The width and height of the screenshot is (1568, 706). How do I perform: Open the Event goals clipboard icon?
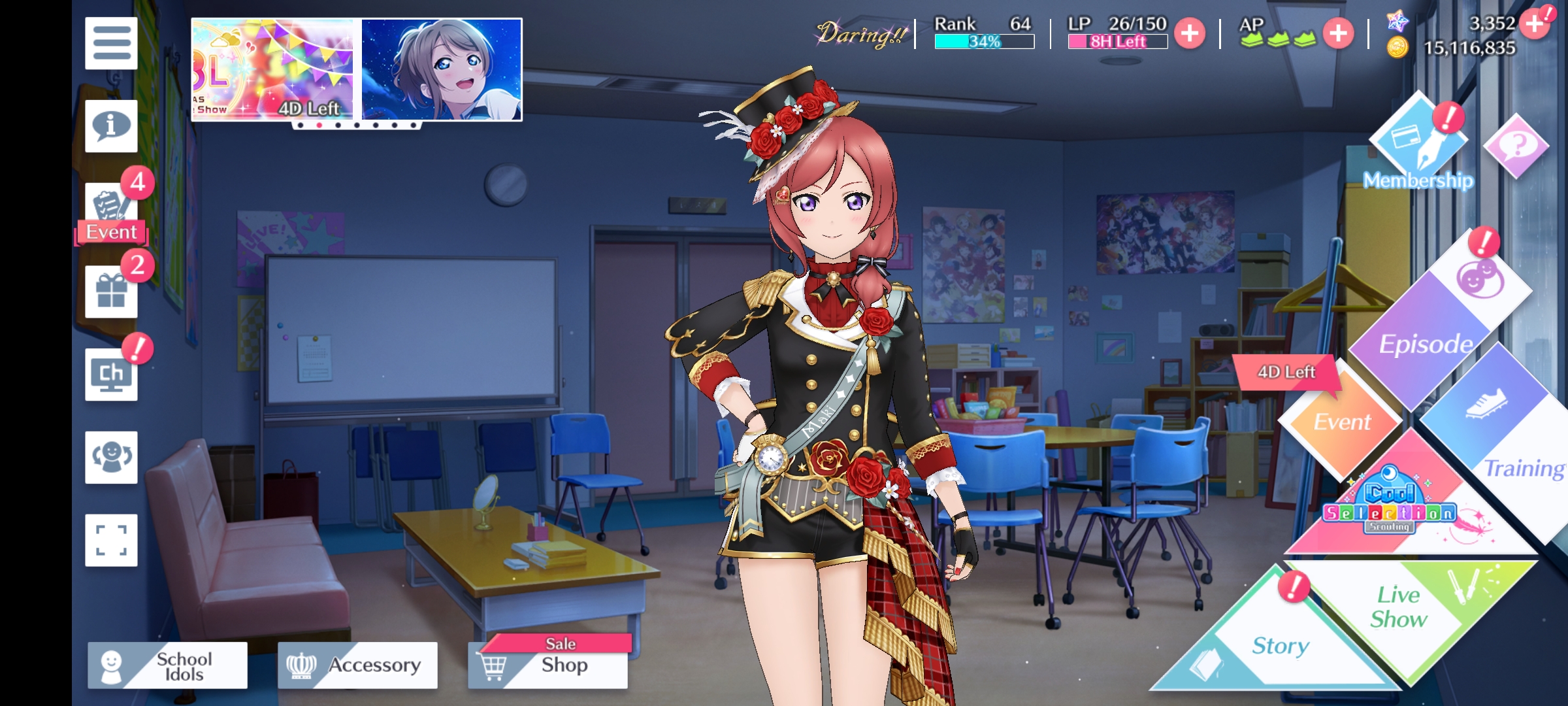[111, 209]
